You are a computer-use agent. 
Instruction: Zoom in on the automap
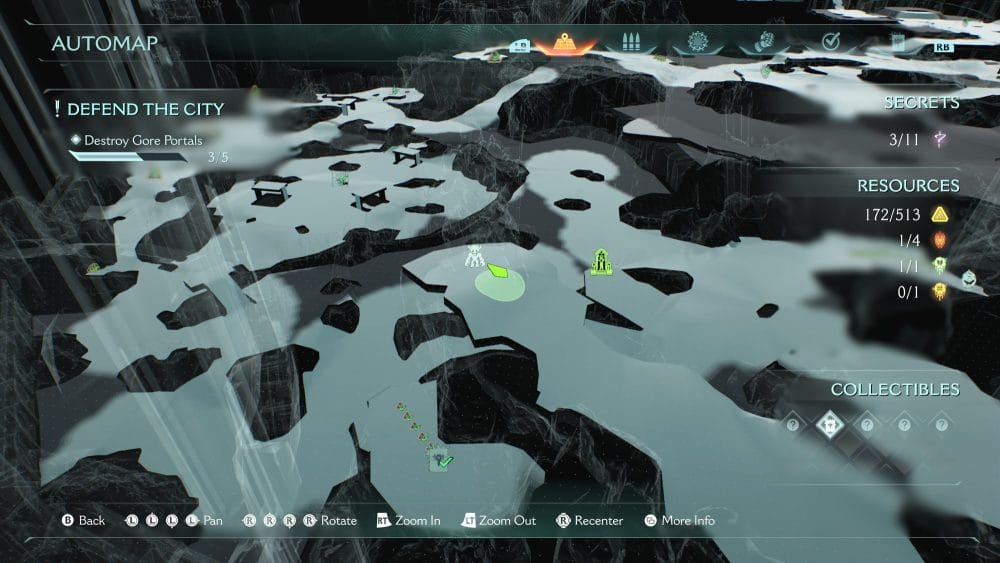(409, 521)
